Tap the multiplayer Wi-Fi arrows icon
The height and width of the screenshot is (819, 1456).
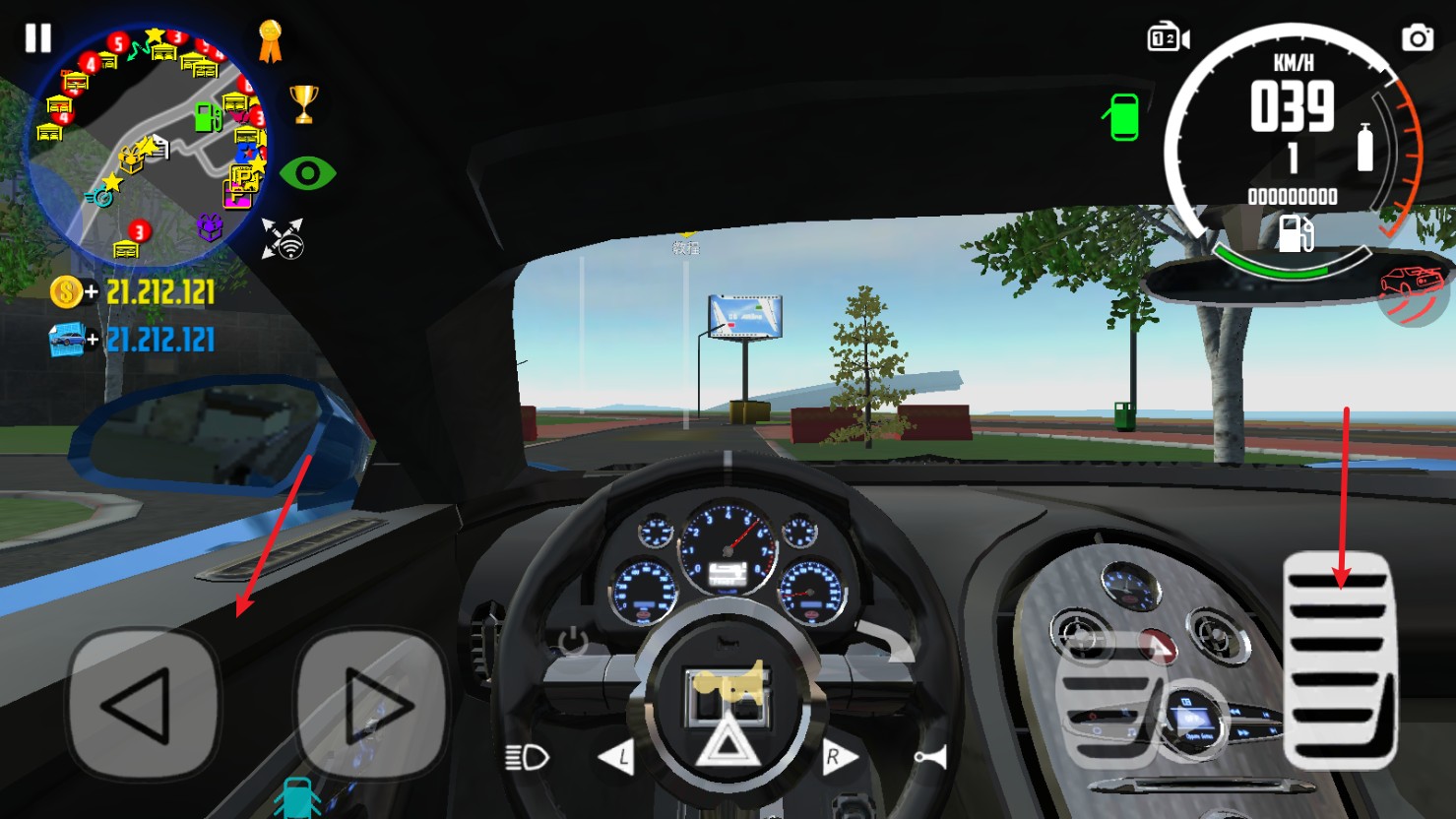284,239
